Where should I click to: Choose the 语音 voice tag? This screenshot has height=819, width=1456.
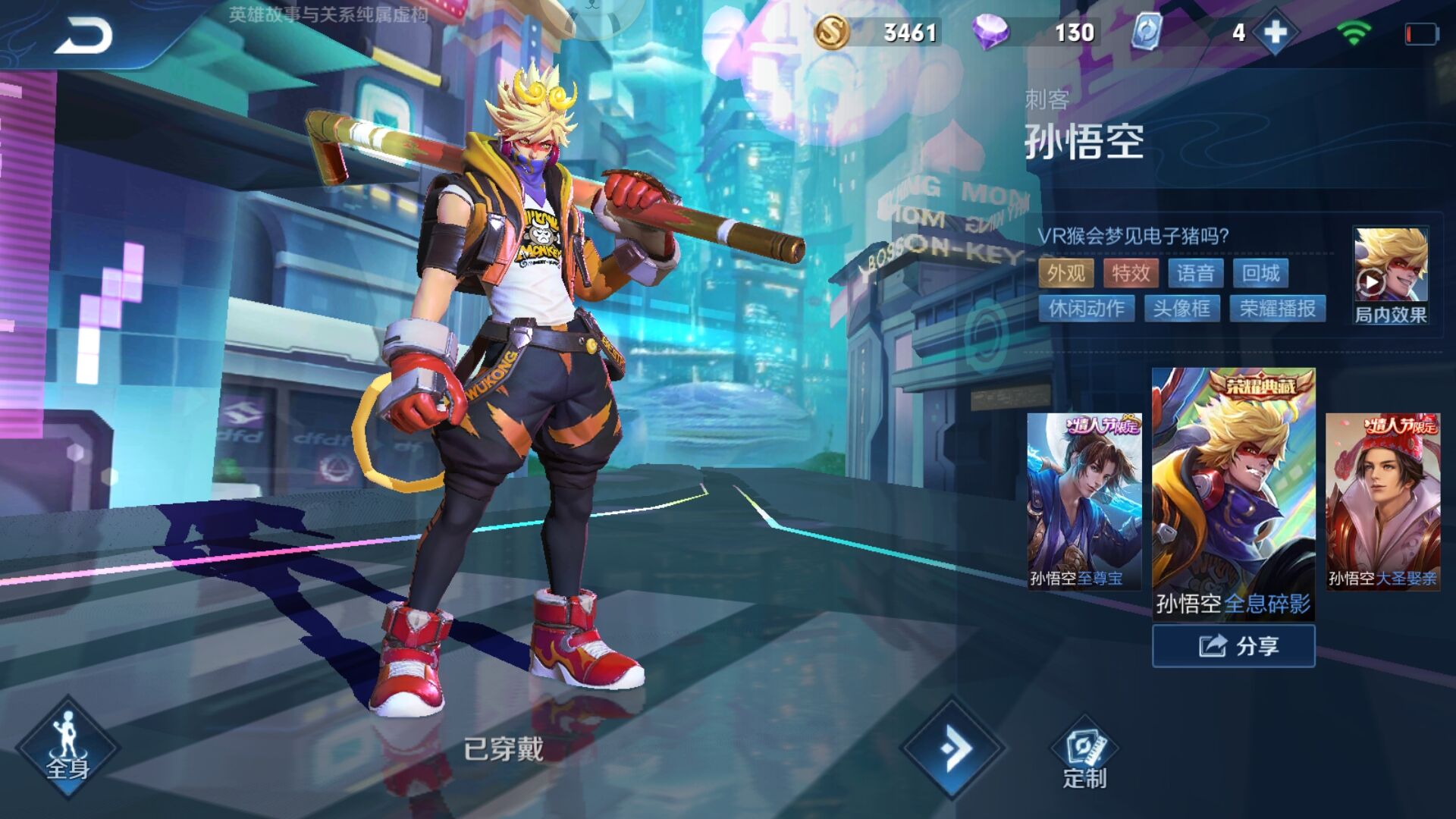click(1196, 273)
